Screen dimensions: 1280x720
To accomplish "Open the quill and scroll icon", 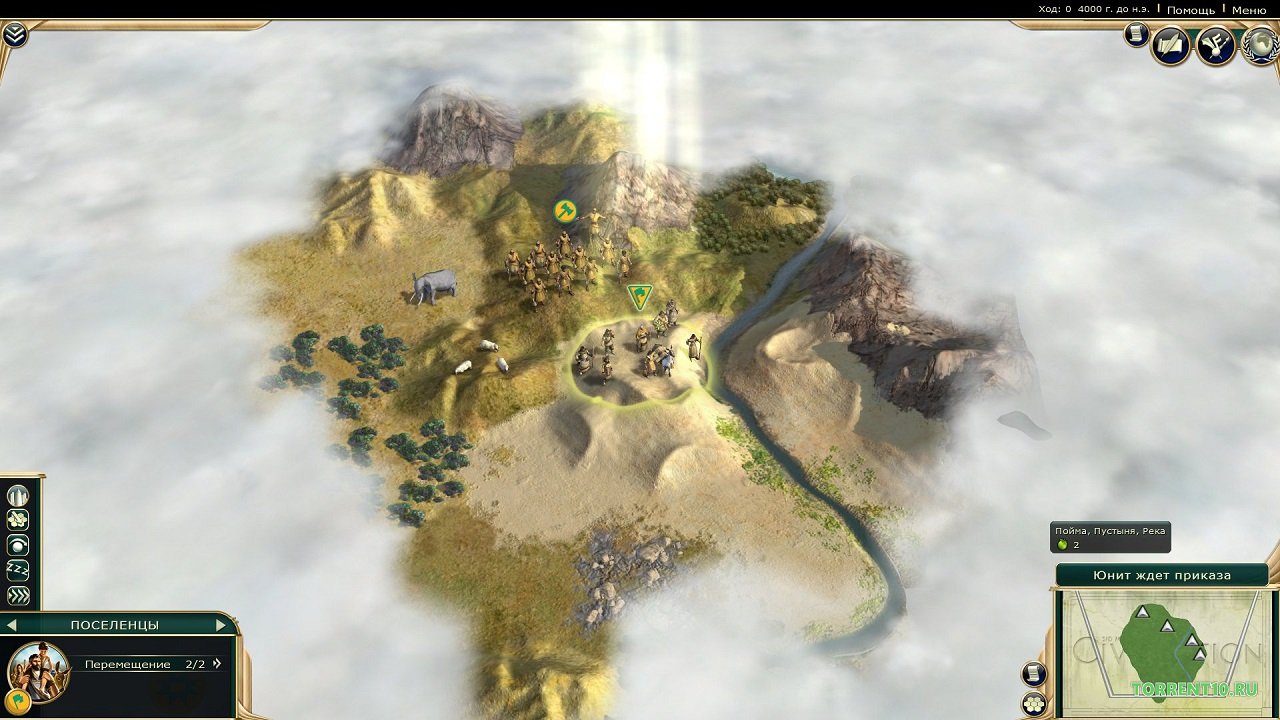I will (x=1170, y=46).
